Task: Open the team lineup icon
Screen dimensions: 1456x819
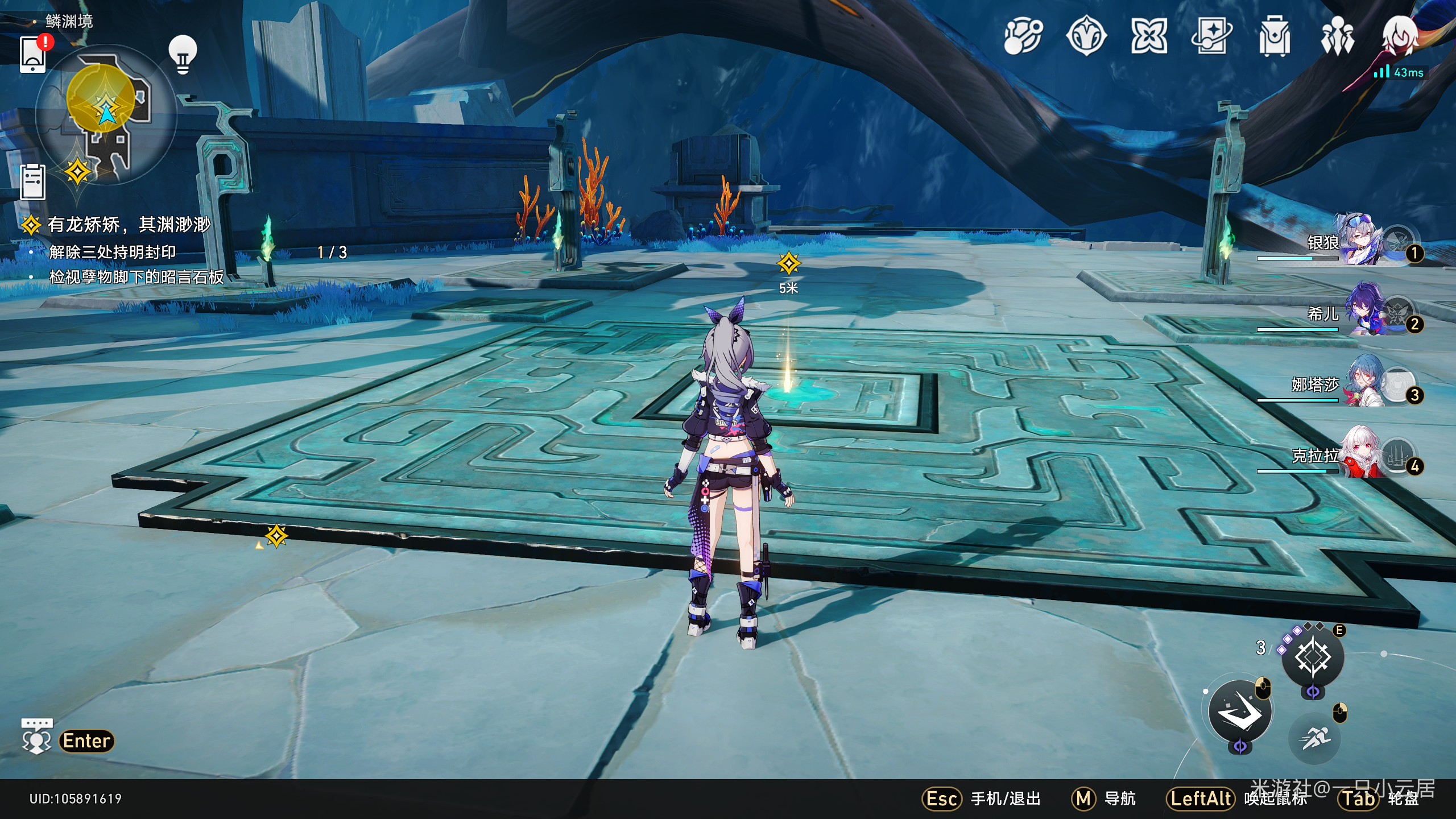Action: tap(1337, 37)
